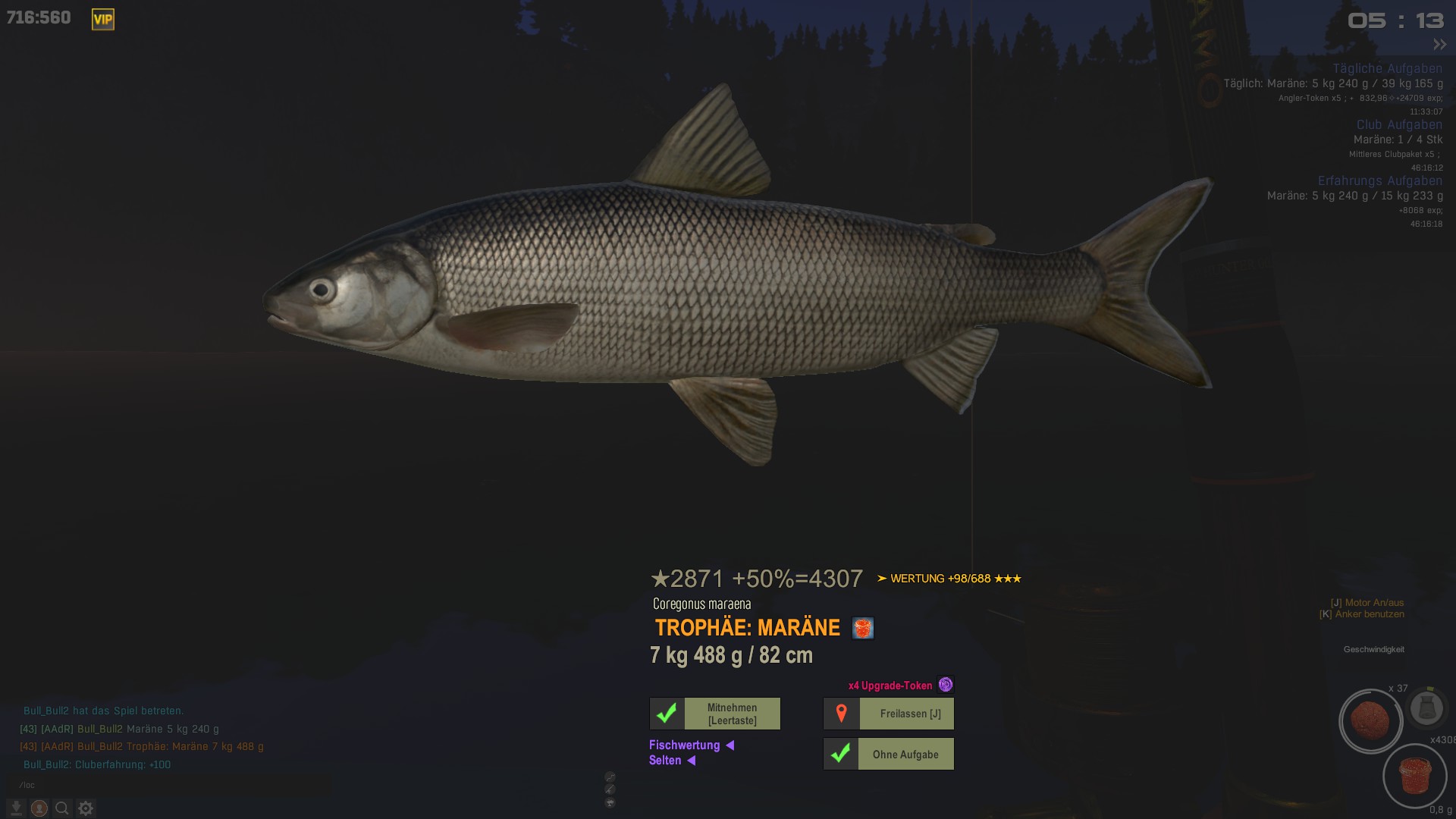Click the red caviar icon beside the trophy name
Image resolution: width=1456 pixels, height=819 pixels.
[863, 628]
